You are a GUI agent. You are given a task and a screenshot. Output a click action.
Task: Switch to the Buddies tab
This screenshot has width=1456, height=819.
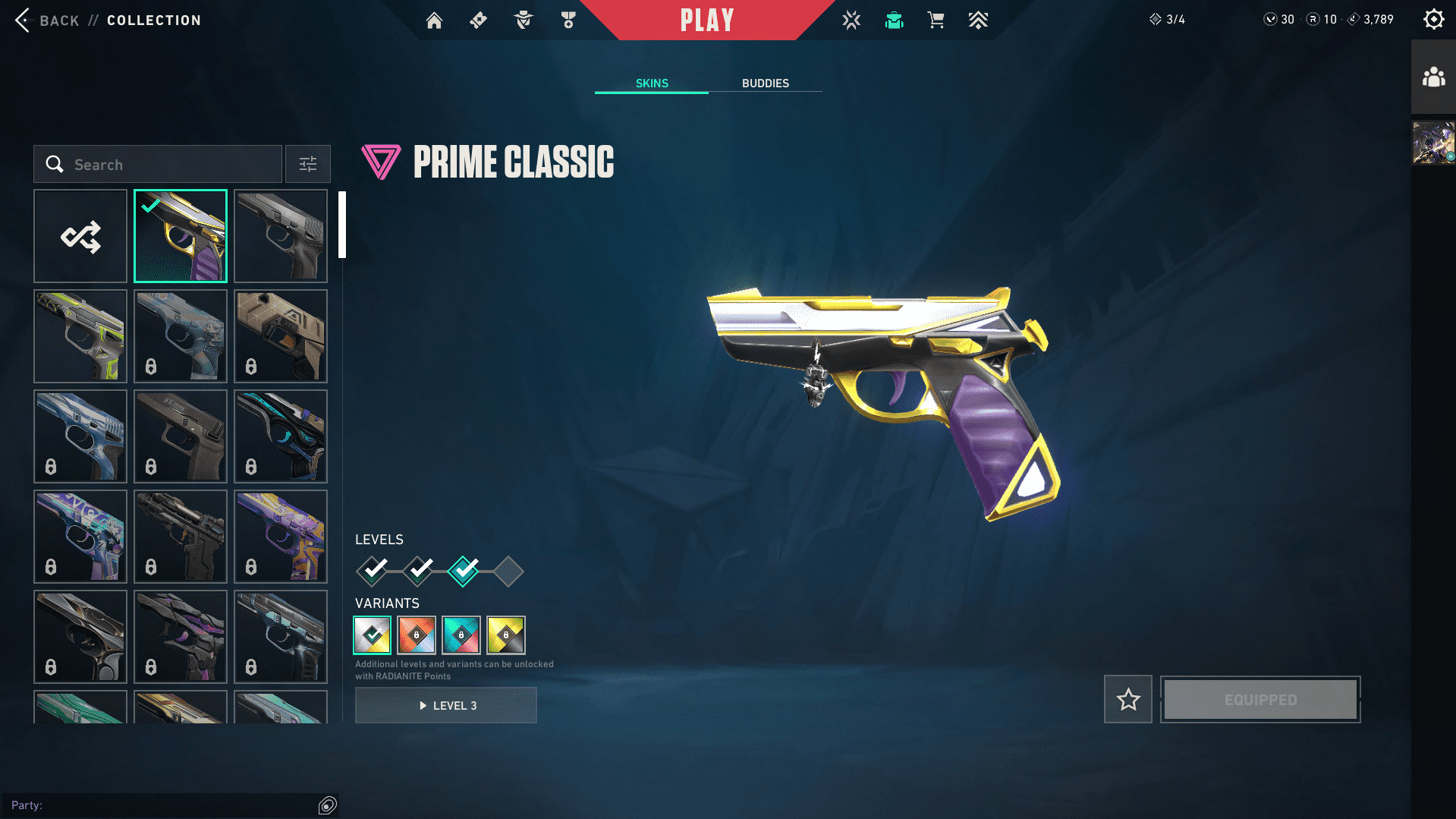pyautogui.click(x=765, y=83)
